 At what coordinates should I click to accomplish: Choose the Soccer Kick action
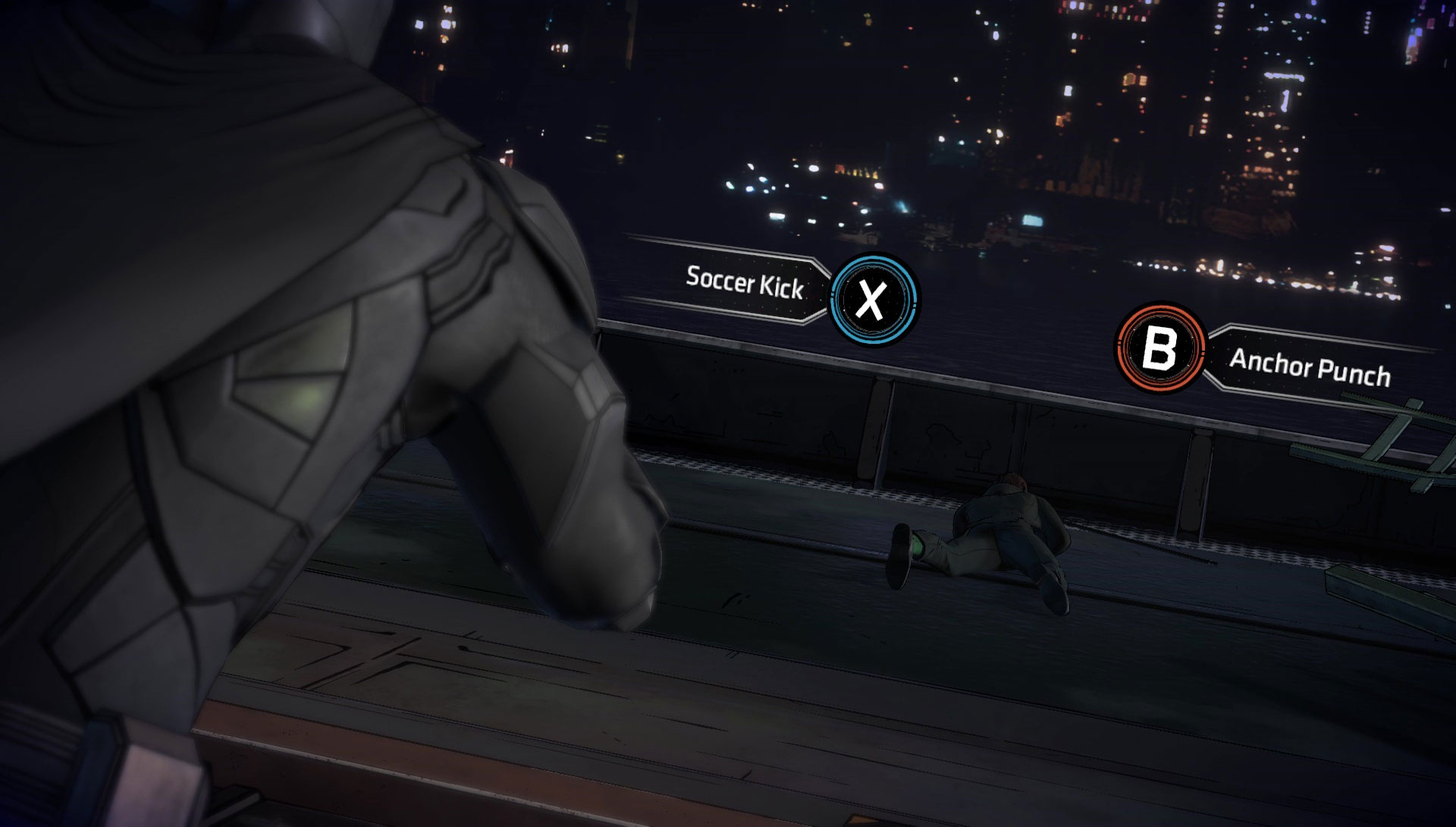(873, 299)
